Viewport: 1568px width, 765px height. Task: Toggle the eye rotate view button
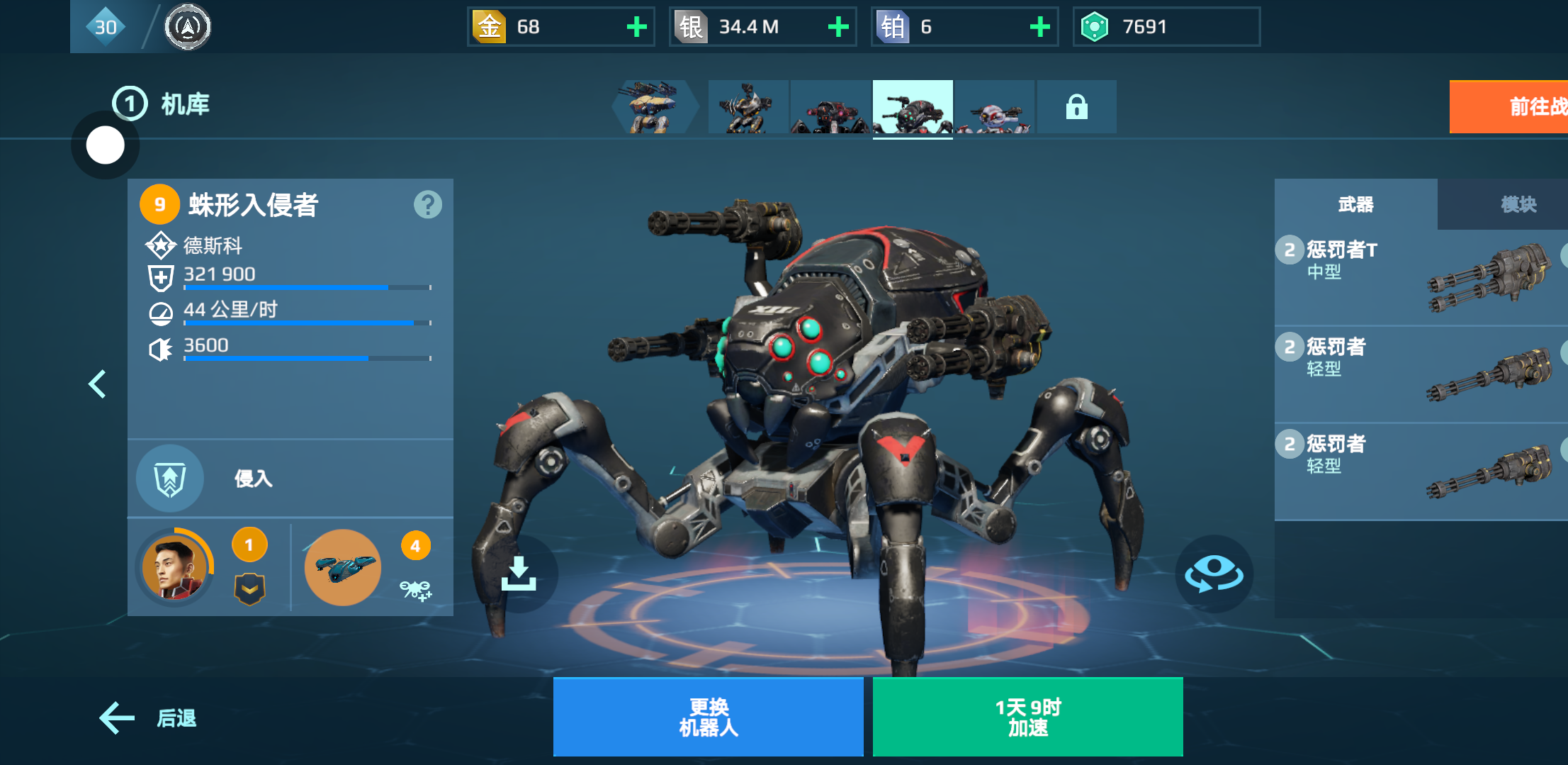coord(1214,574)
